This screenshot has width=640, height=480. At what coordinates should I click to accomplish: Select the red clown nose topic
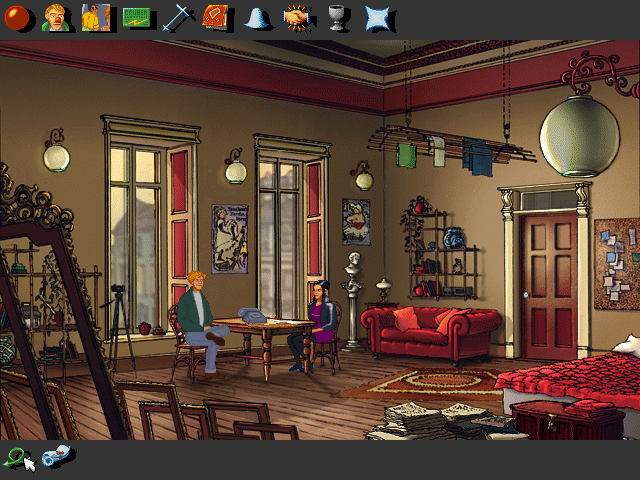click(x=19, y=17)
